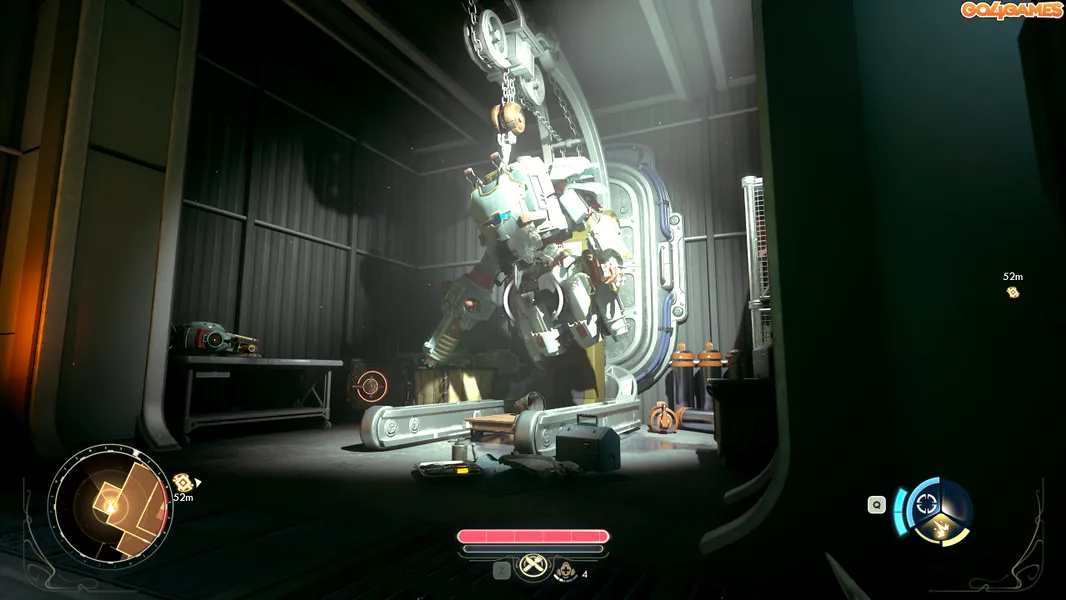Use the healing capsule item icon

click(566, 571)
